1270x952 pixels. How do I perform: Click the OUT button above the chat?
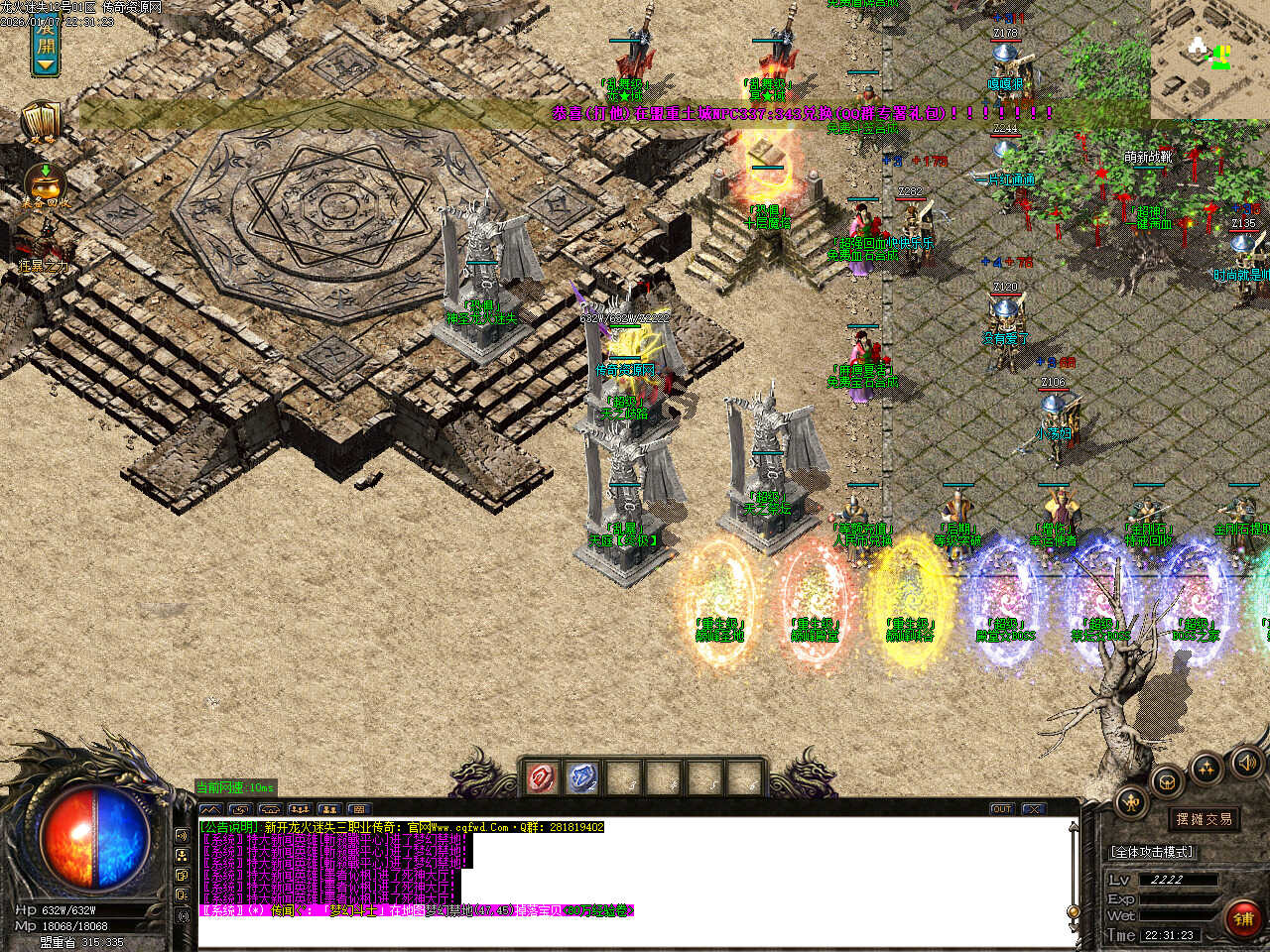click(x=1002, y=809)
